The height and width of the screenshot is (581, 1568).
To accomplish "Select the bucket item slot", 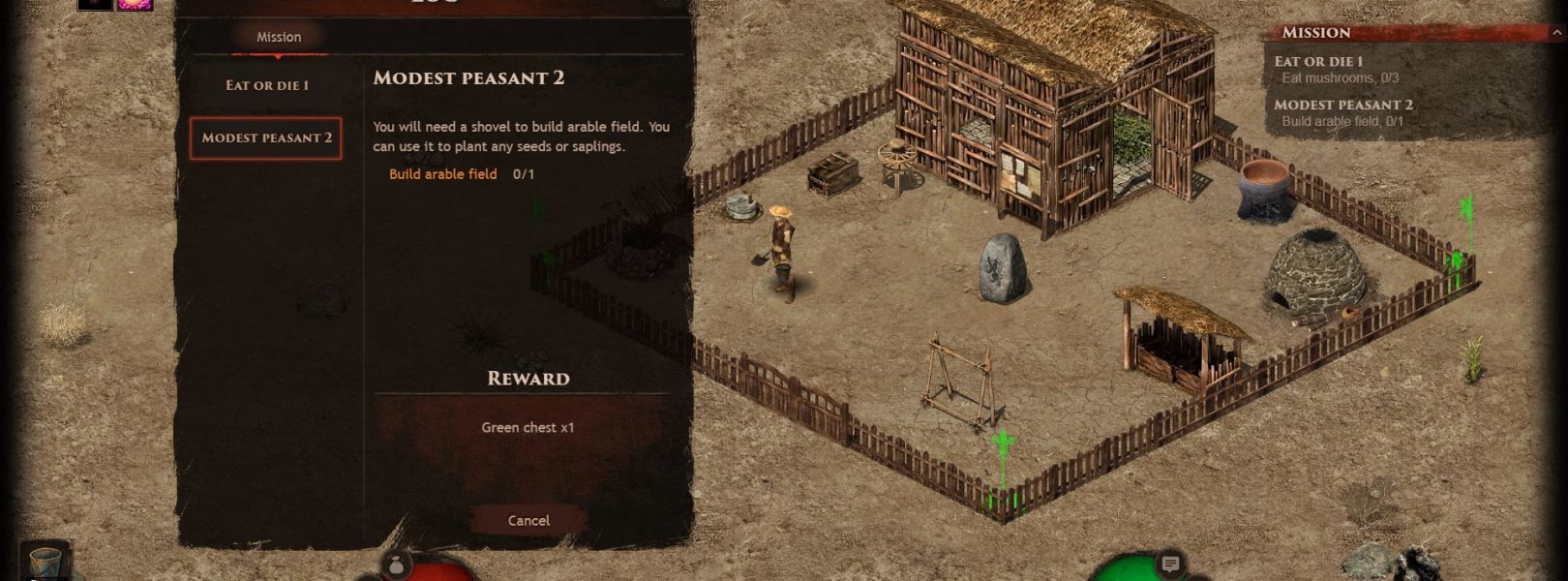I will pos(45,561).
